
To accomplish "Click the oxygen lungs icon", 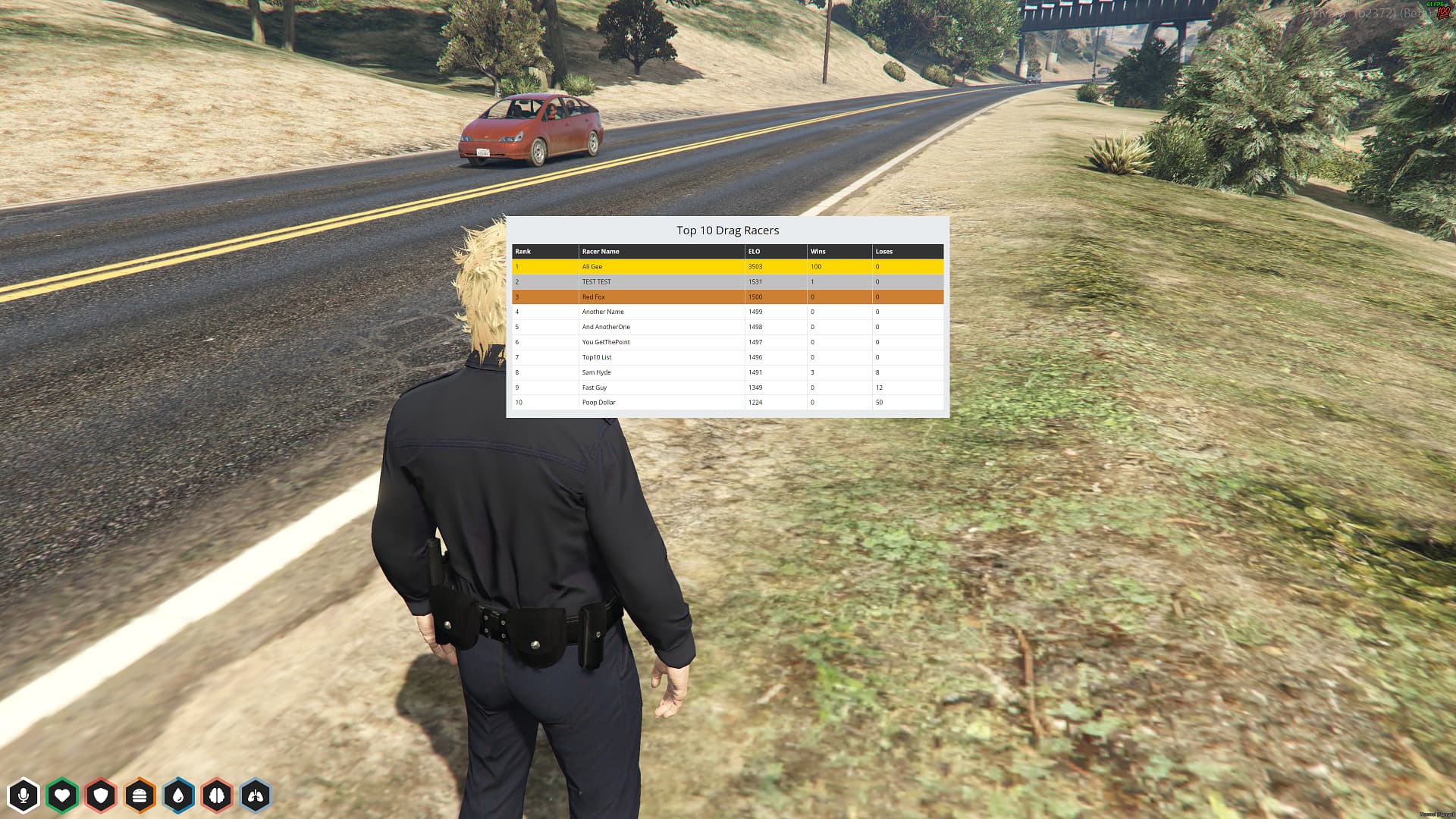I will point(256,795).
